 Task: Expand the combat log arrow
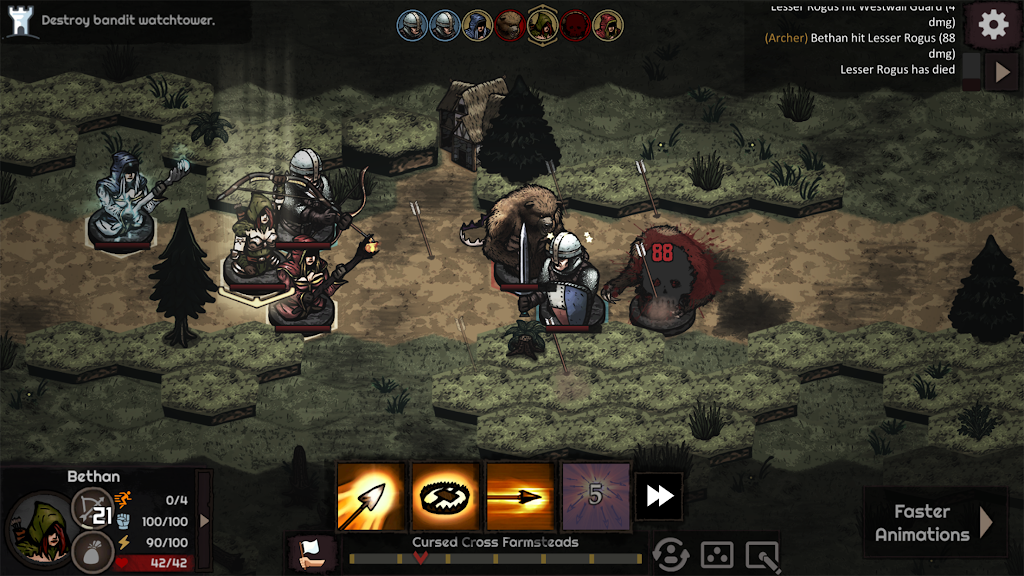pyautogui.click(x=1002, y=72)
